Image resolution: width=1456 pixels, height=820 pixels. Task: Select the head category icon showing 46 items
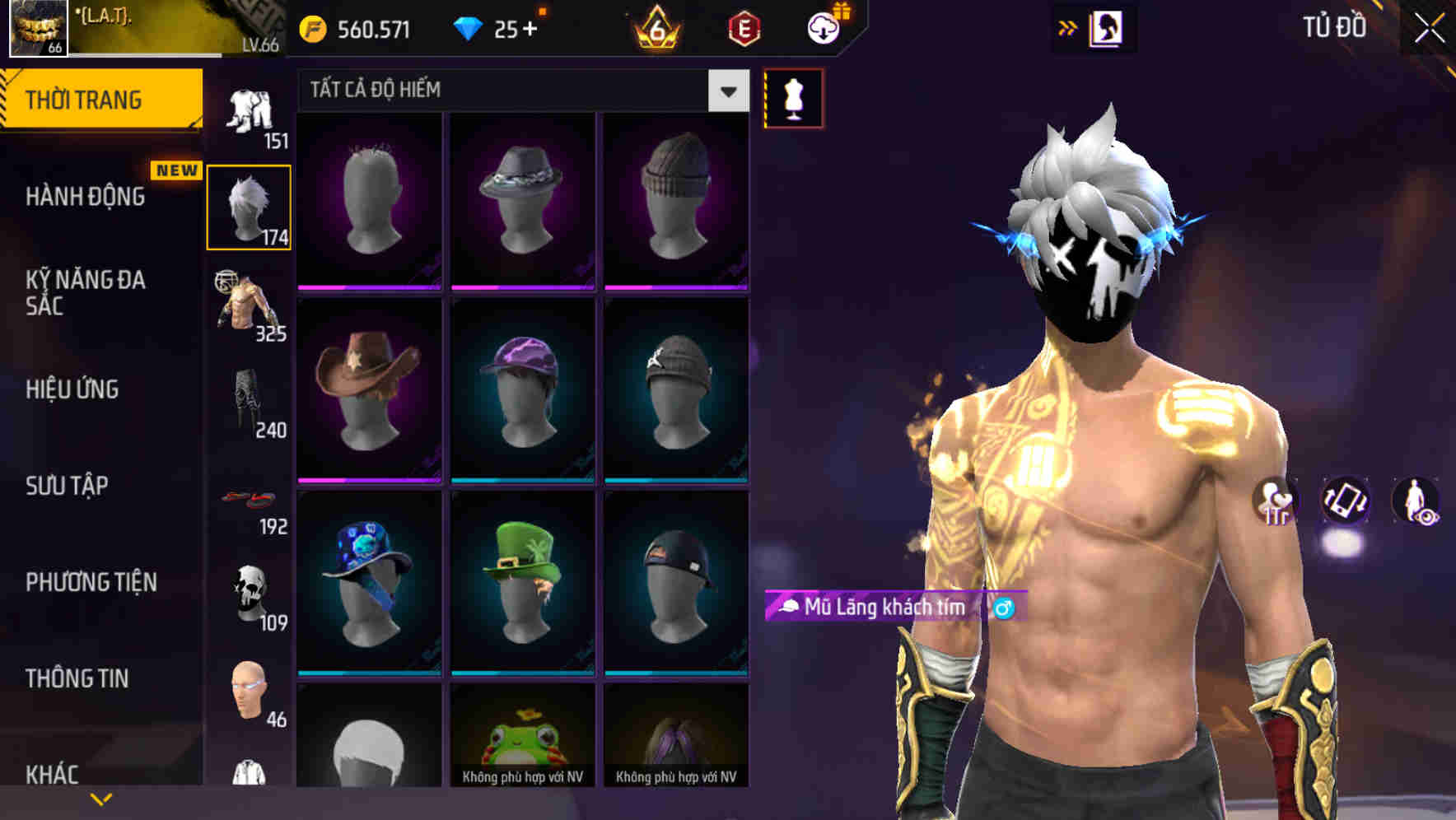(250, 692)
